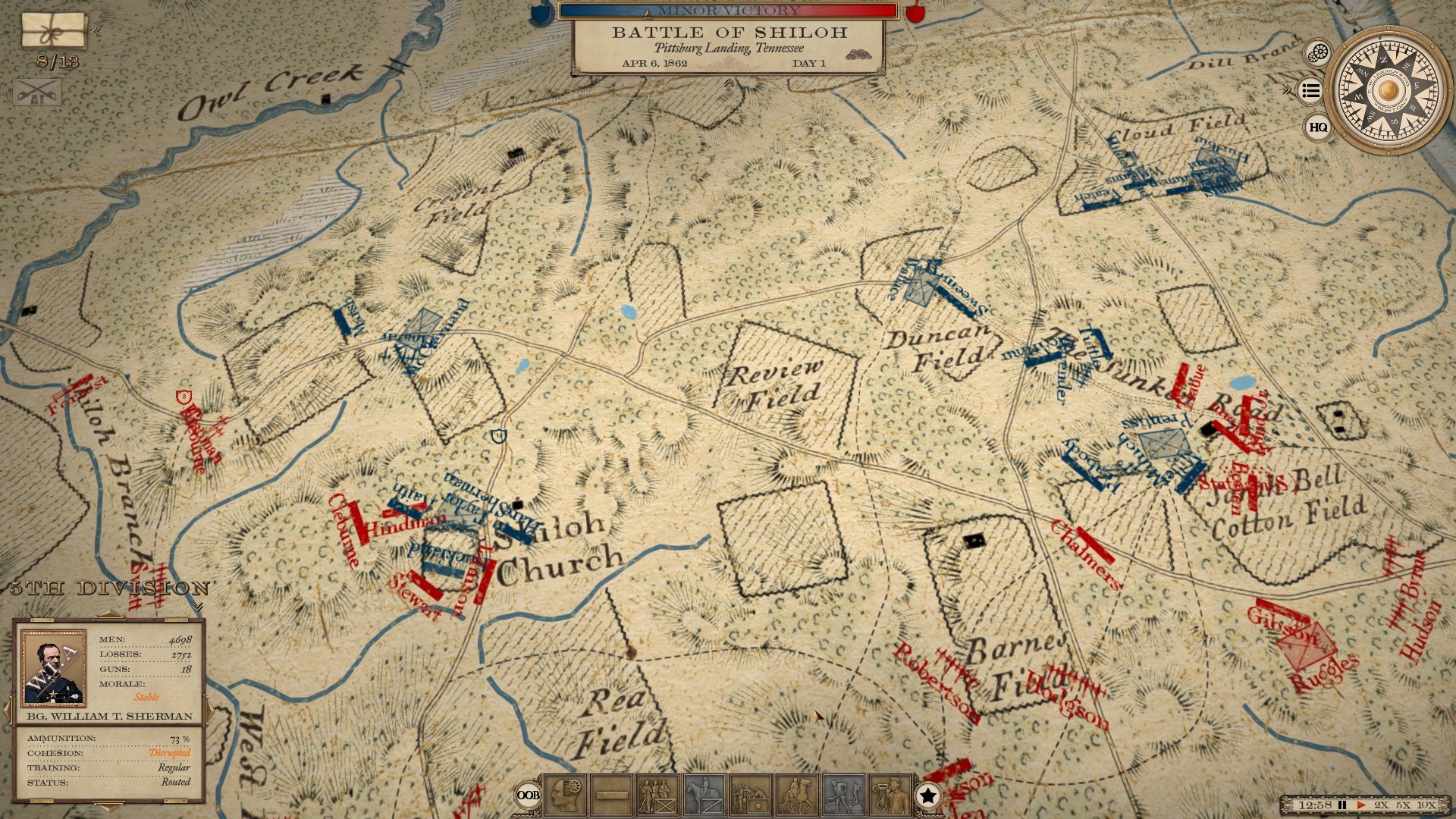The height and width of the screenshot is (819, 1456).
Task: Choose the line formation bar icon
Action: pyautogui.click(x=611, y=795)
